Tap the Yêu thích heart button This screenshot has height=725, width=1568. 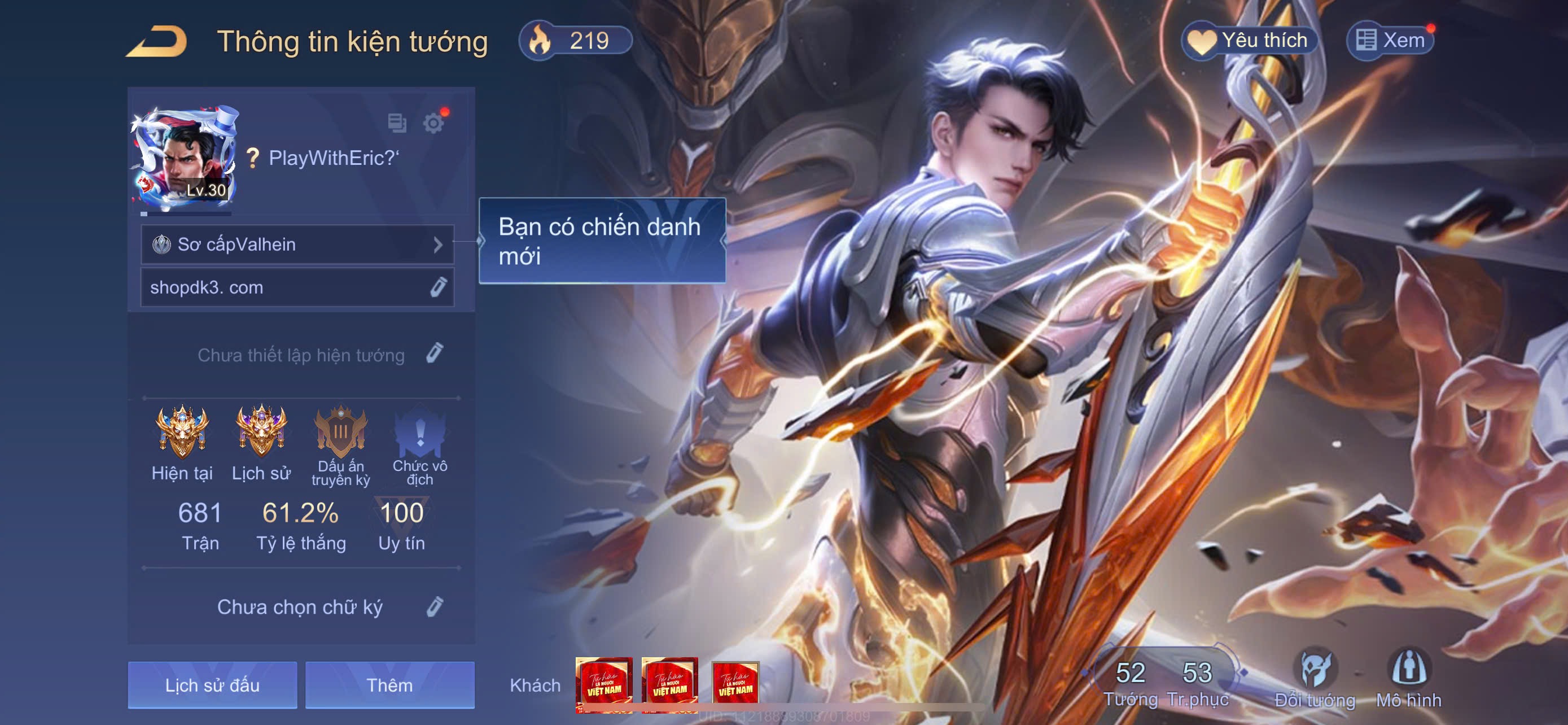(x=1249, y=41)
